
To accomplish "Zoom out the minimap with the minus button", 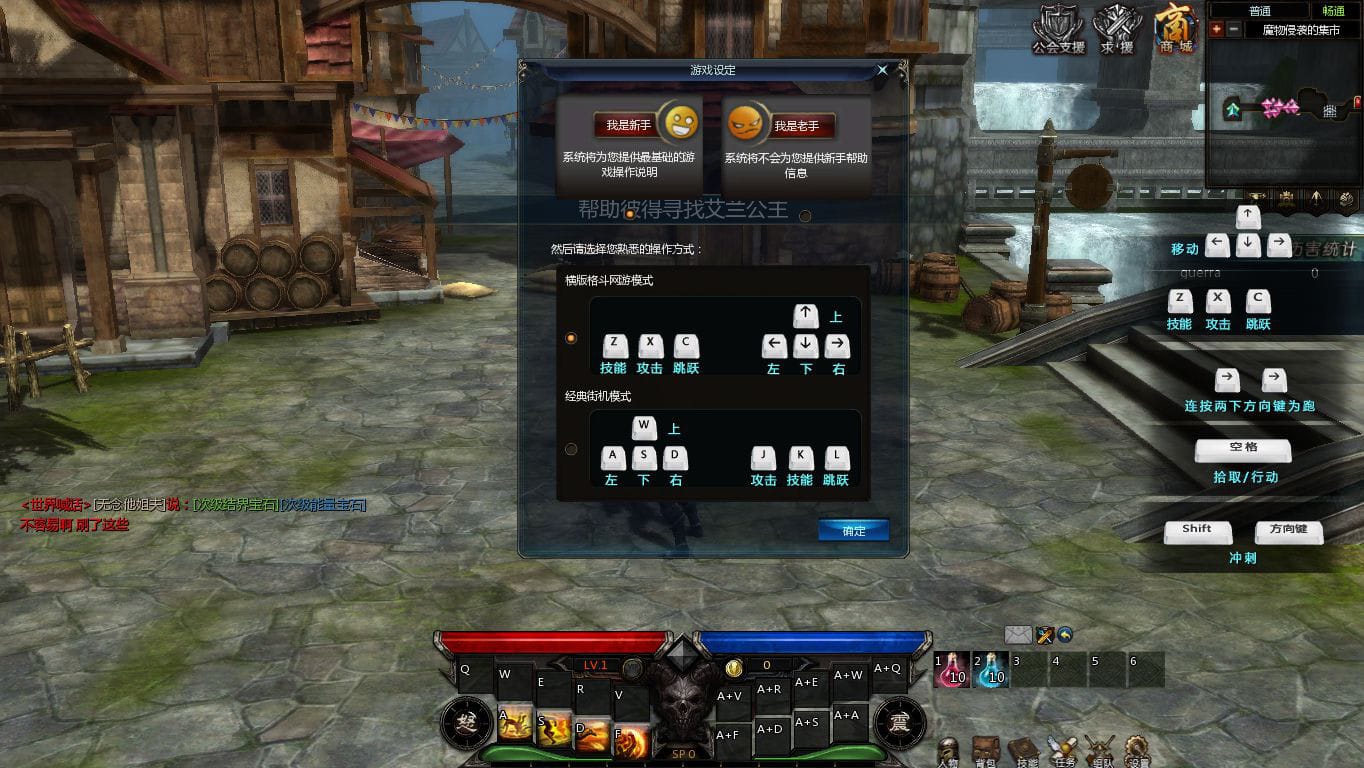I will pos(1233,30).
